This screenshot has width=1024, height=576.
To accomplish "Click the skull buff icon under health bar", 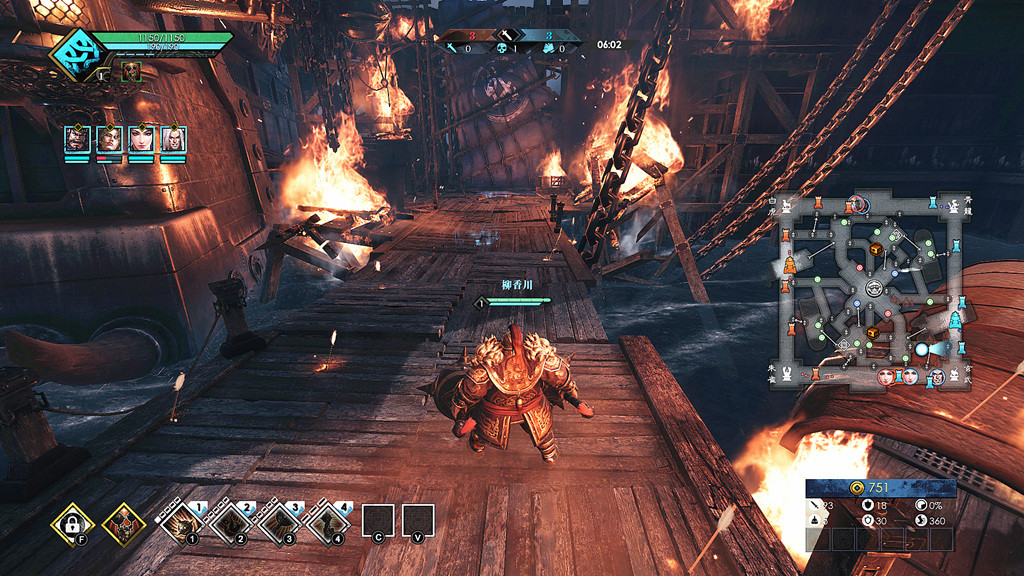I will coord(131,71).
